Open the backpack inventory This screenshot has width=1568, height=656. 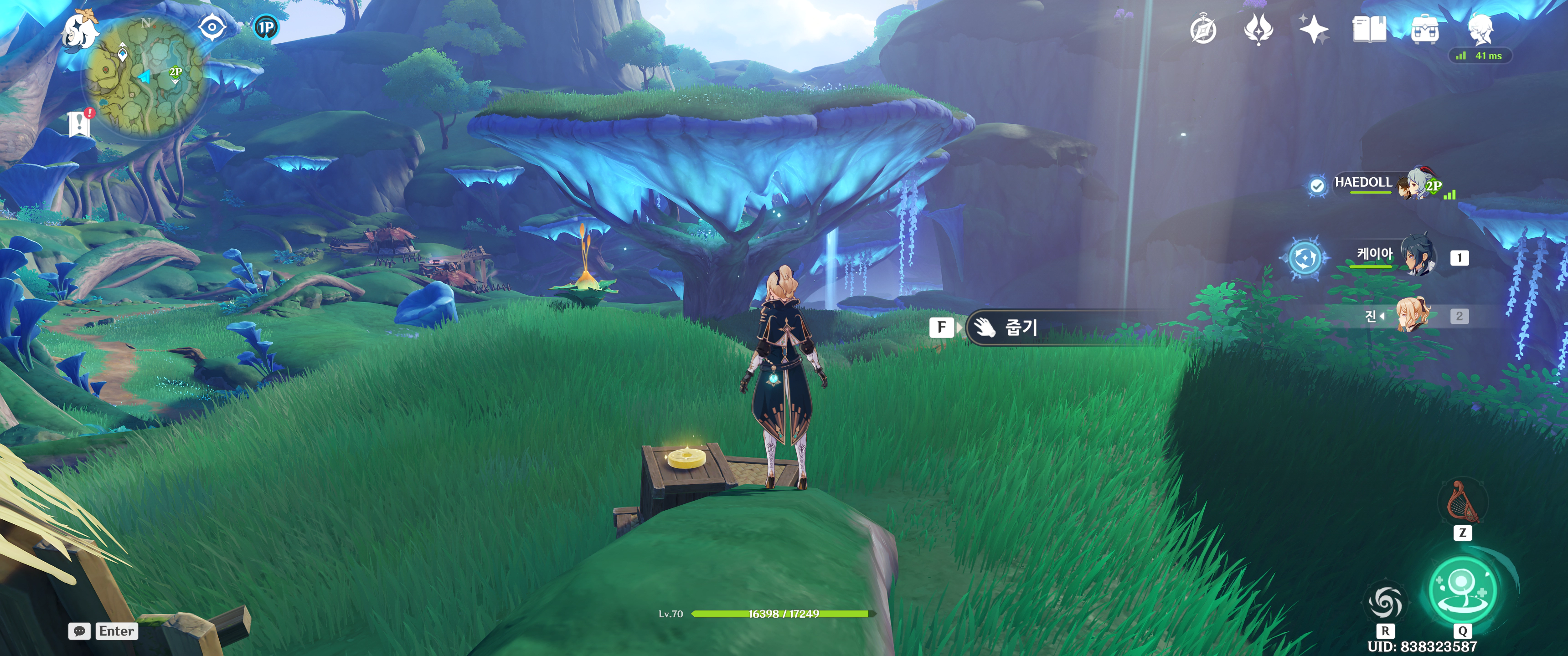(1425, 30)
